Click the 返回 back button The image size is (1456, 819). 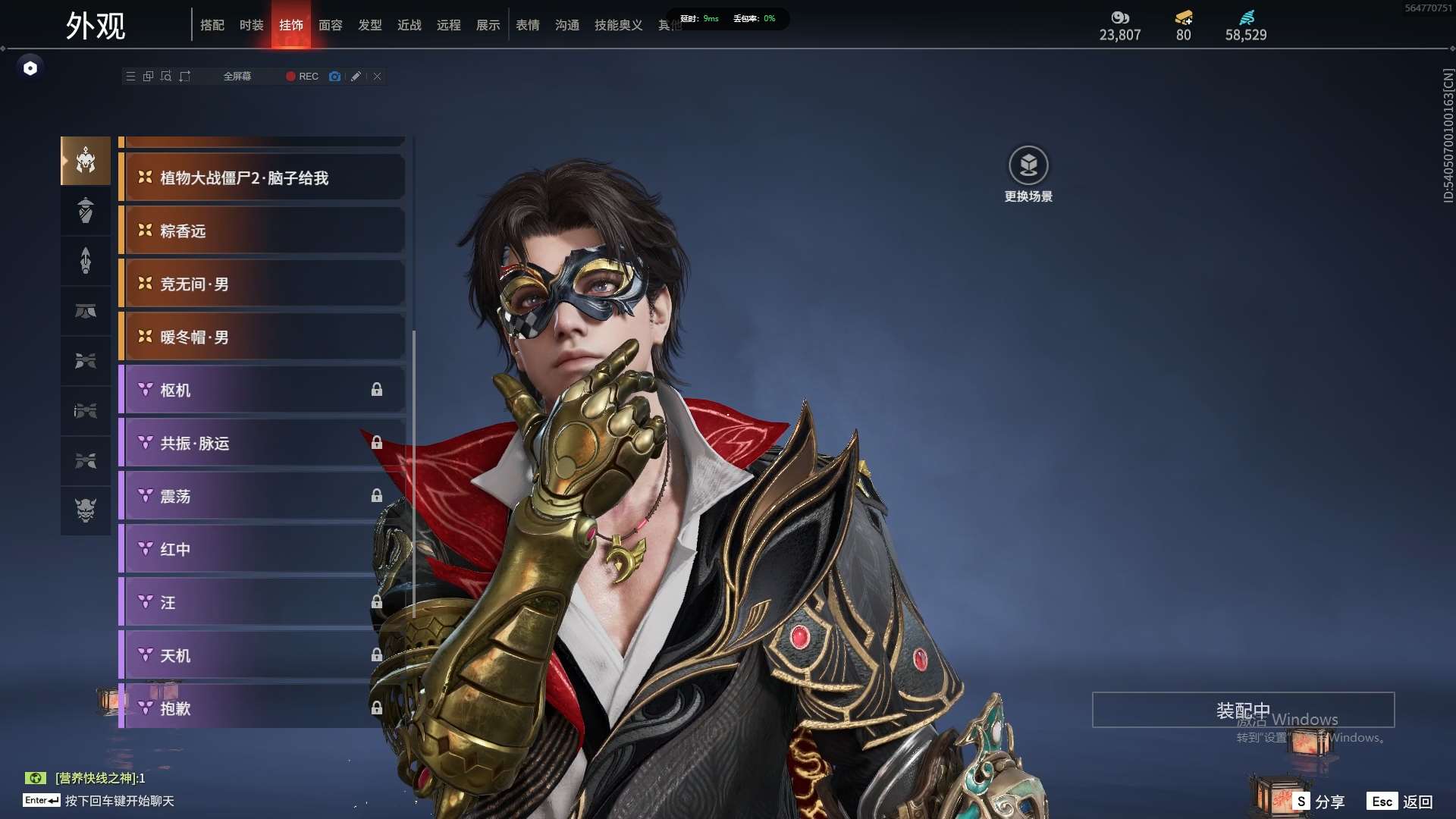click(1401, 802)
